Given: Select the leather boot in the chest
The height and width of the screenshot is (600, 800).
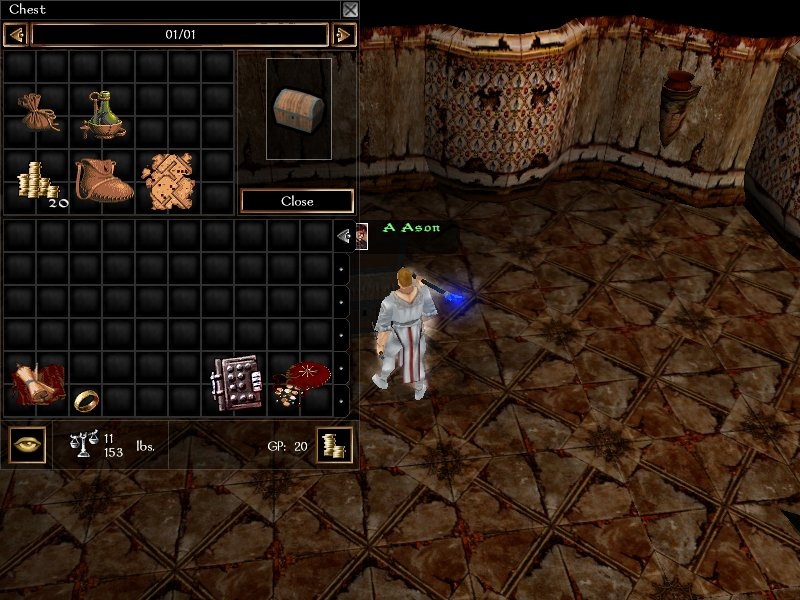Looking at the screenshot, I should coord(103,180).
